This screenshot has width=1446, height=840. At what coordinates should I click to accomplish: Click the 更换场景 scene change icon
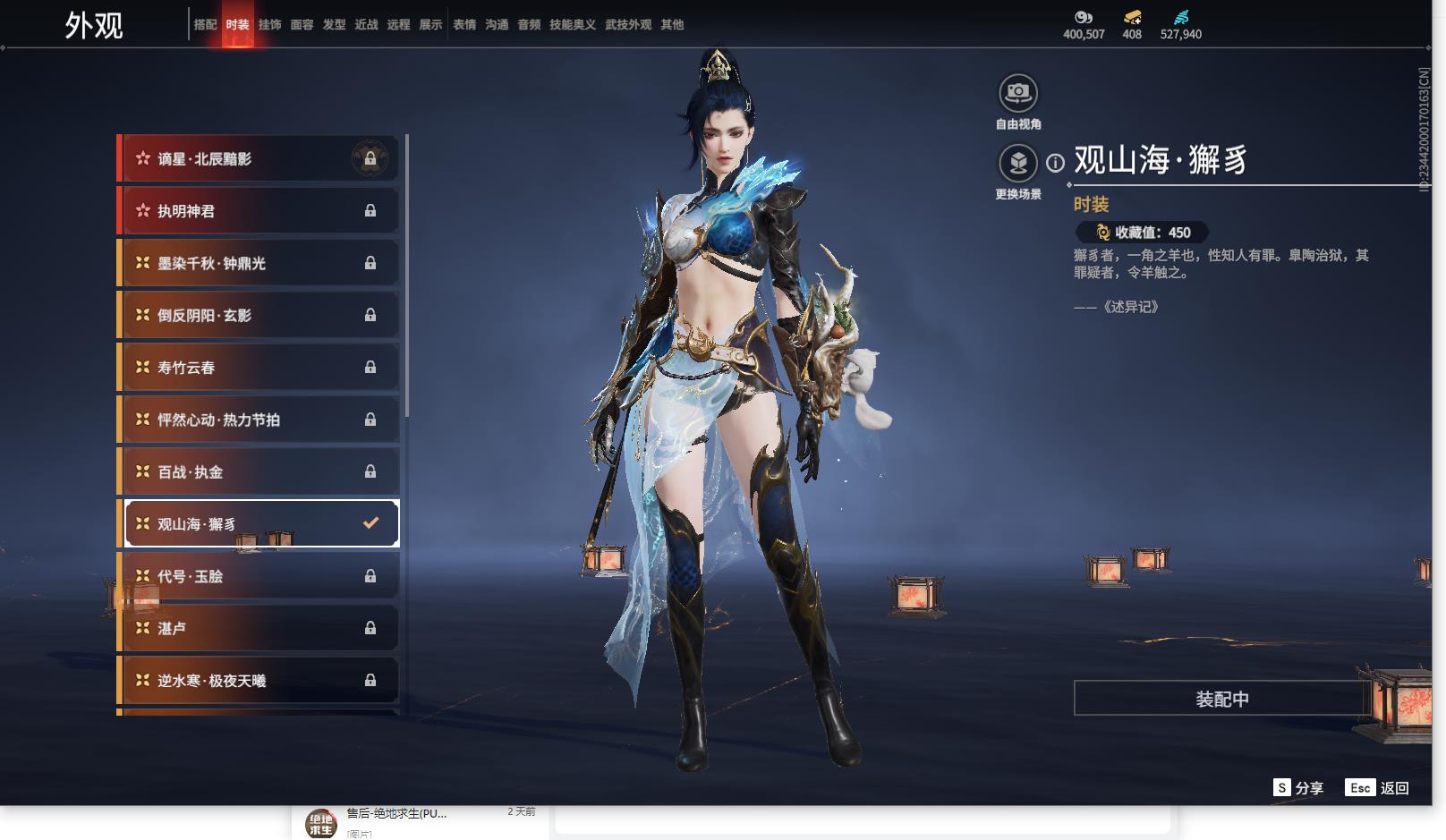[x=1017, y=163]
